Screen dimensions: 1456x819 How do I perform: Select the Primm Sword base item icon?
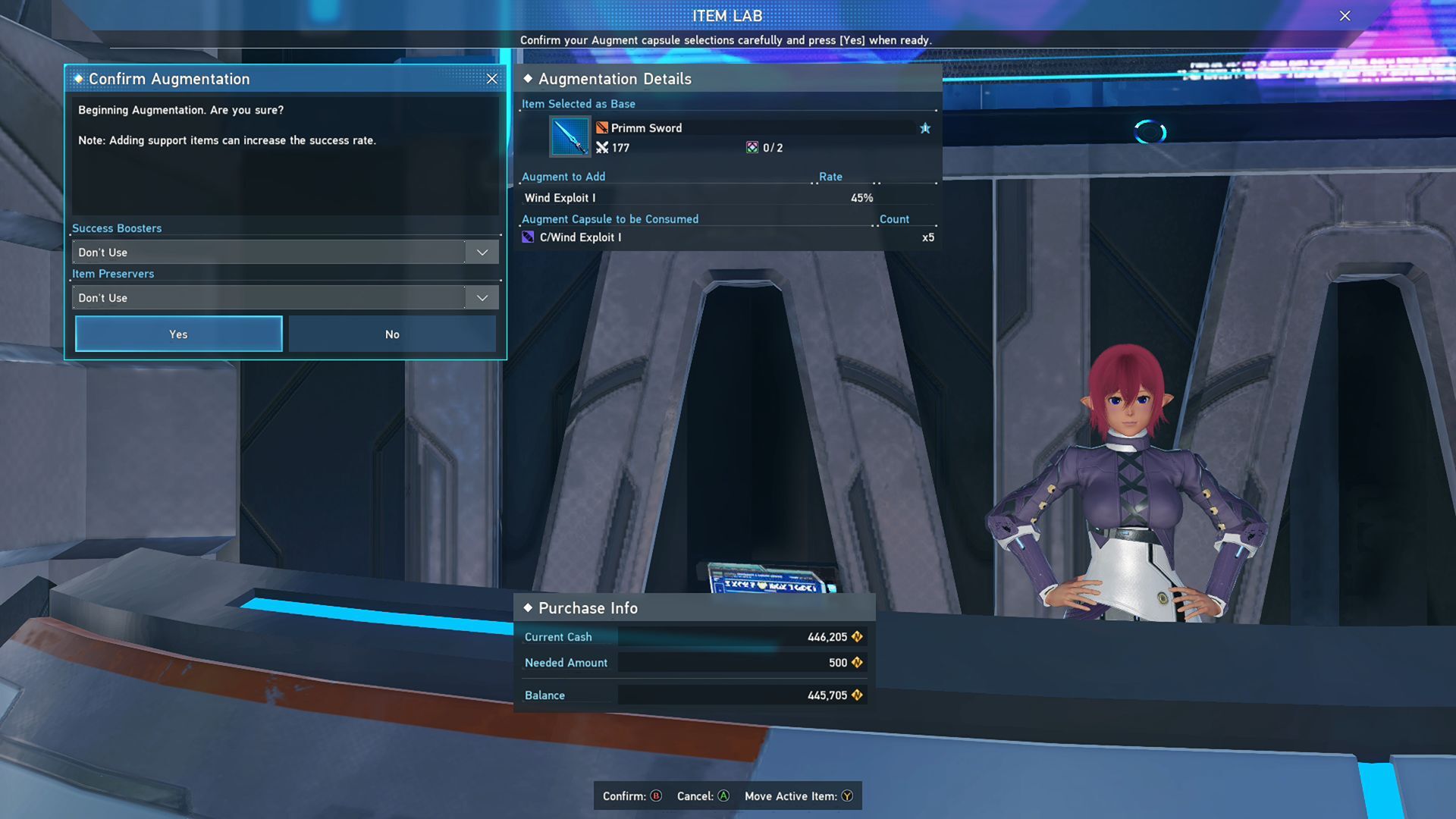pos(570,137)
